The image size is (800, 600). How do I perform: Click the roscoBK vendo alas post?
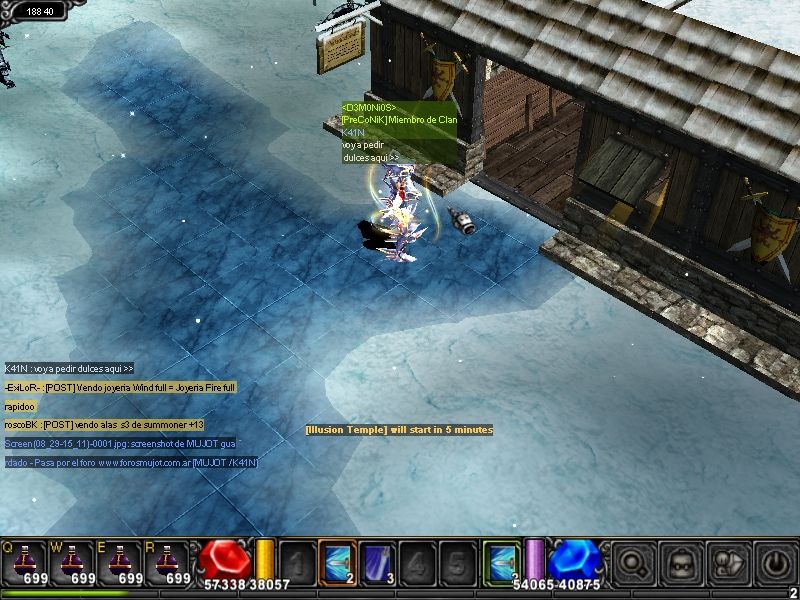point(104,425)
